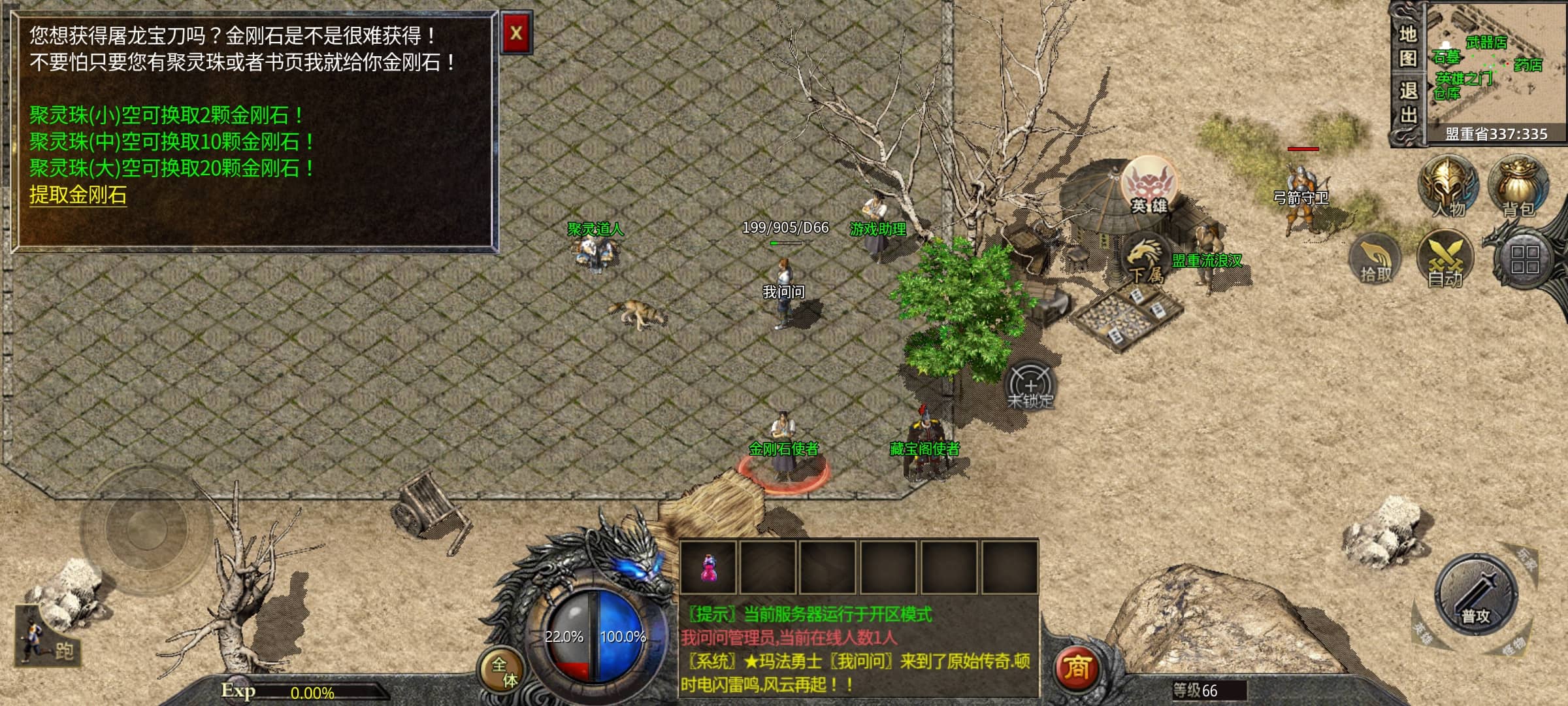Viewport: 1568px width, 706px height.
Task: Select the pink potion hotbar slot
Action: click(708, 567)
